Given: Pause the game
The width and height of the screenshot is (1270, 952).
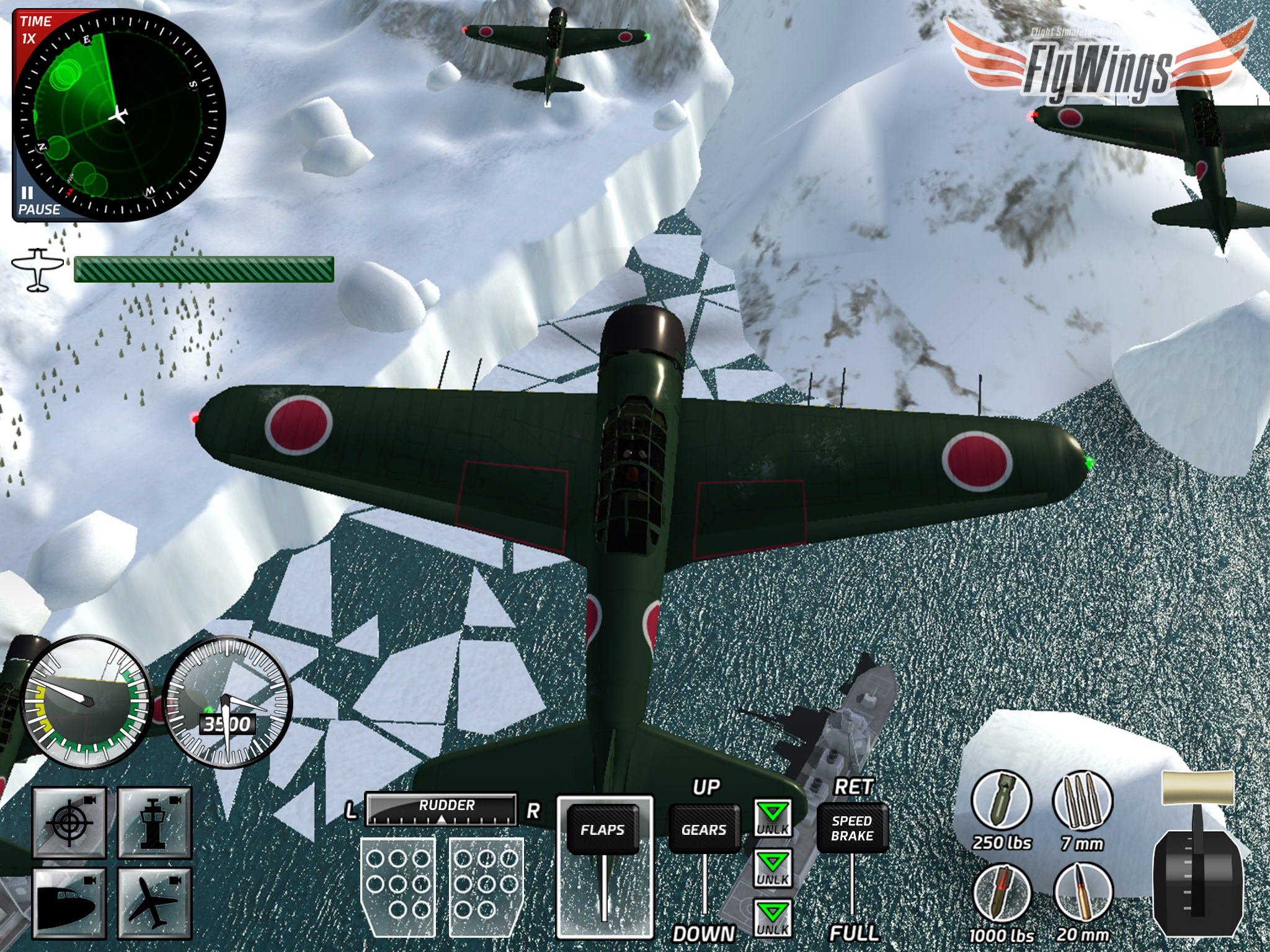Looking at the screenshot, I should [x=36, y=202].
